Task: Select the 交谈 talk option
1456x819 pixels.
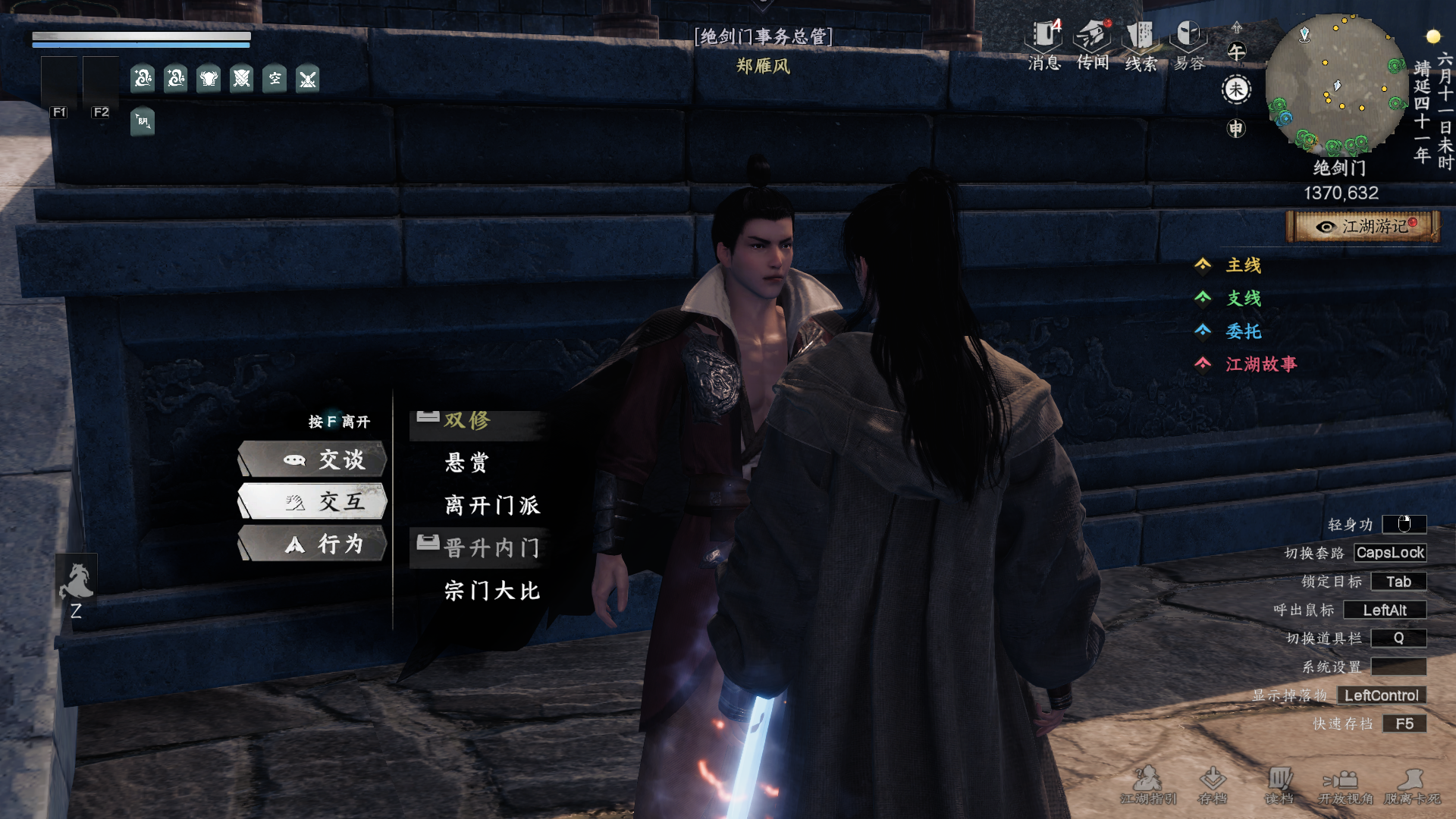Action: [x=313, y=460]
